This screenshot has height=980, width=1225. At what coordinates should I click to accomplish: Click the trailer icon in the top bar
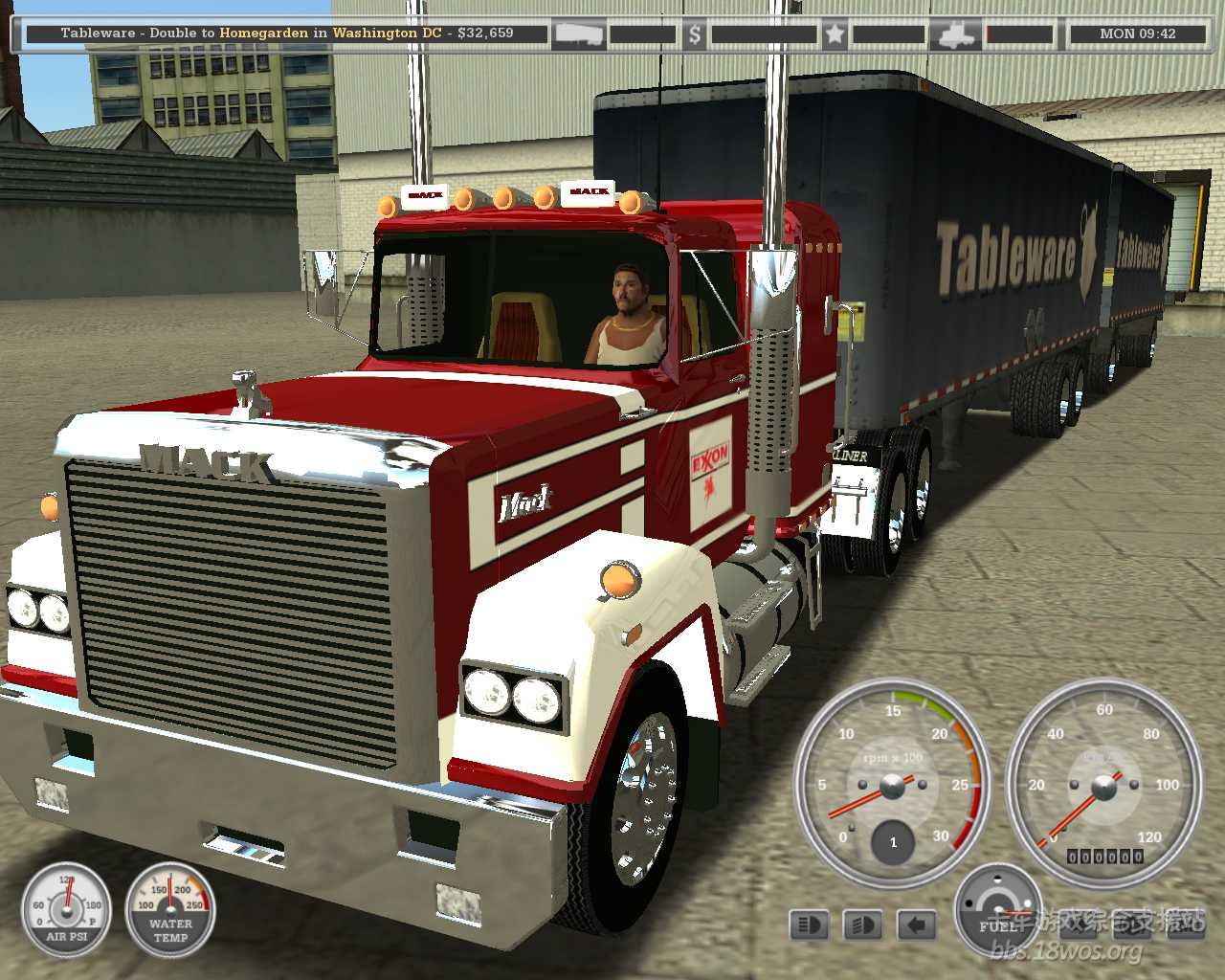click(x=580, y=34)
